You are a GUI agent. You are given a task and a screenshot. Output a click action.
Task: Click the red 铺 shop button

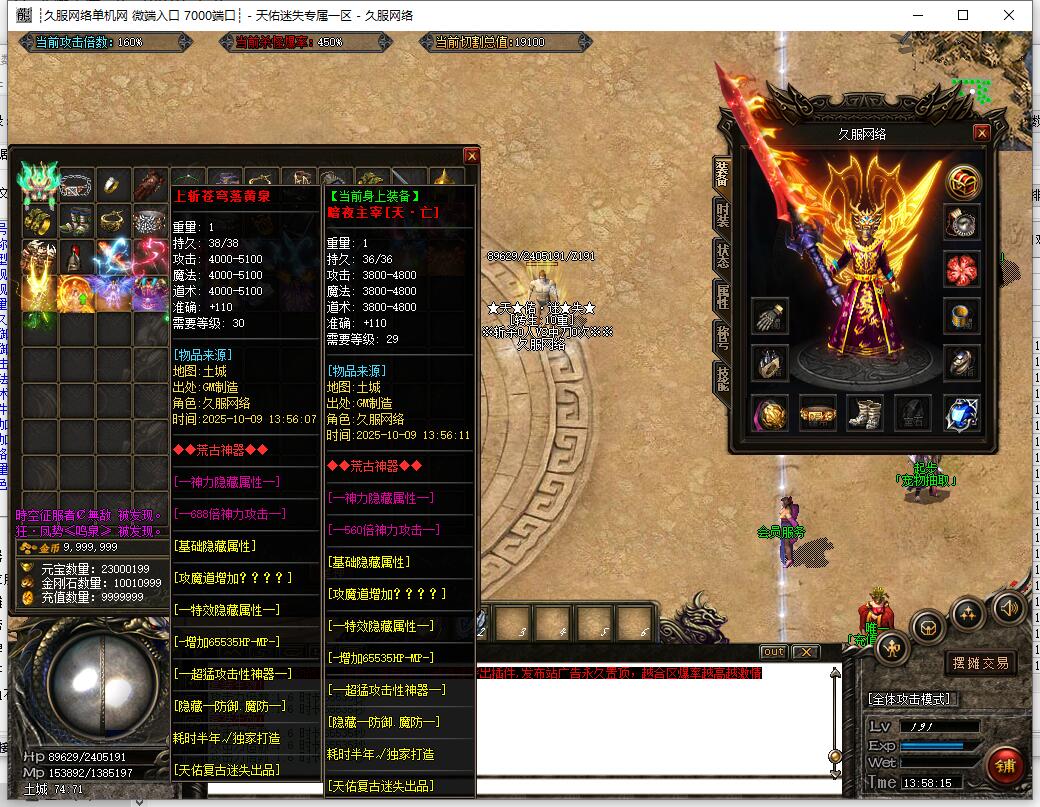pos(1004,765)
